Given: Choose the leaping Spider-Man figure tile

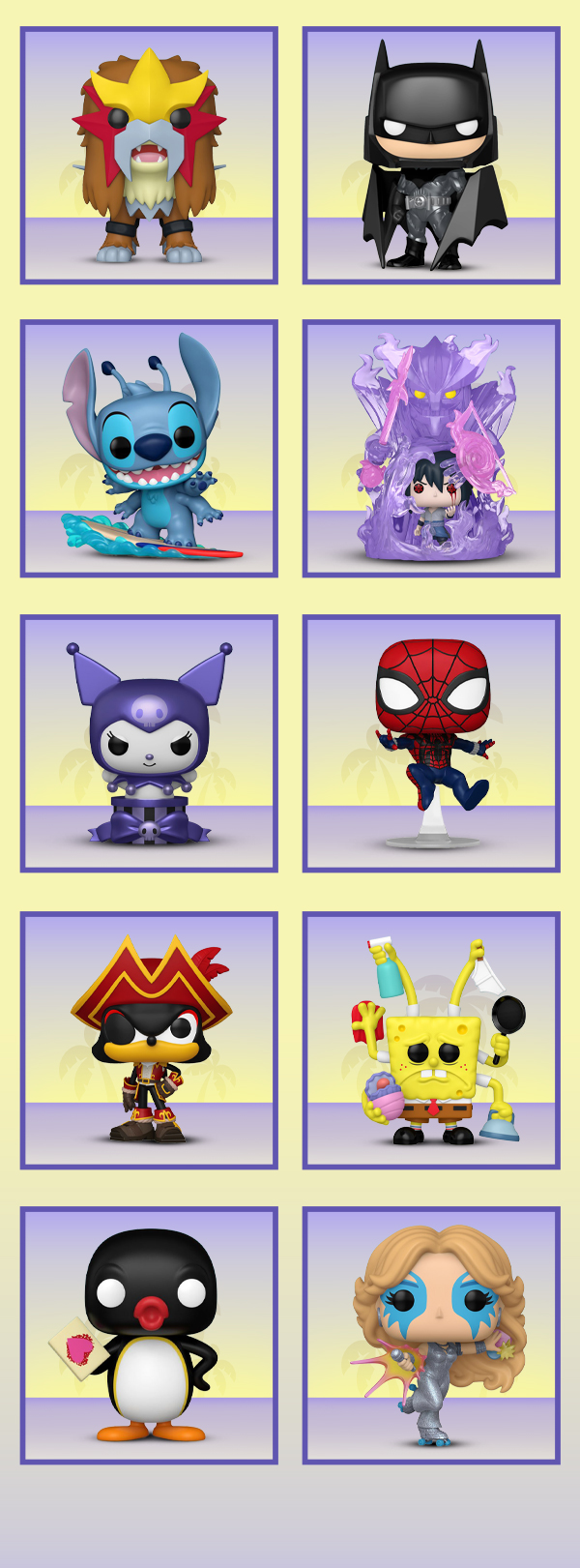Looking at the screenshot, I should (431, 744).
